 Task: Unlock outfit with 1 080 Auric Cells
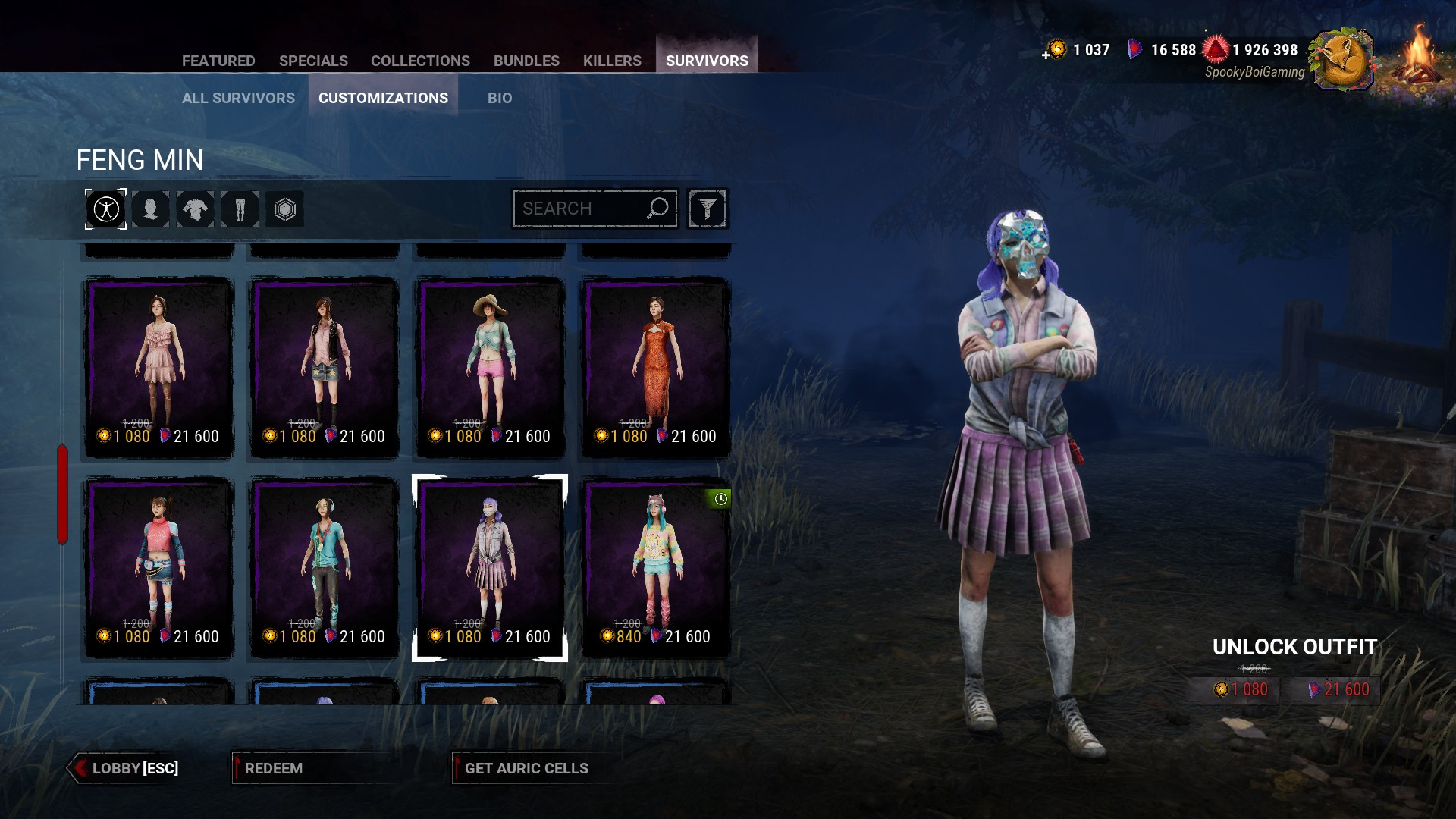(1241, 689)
